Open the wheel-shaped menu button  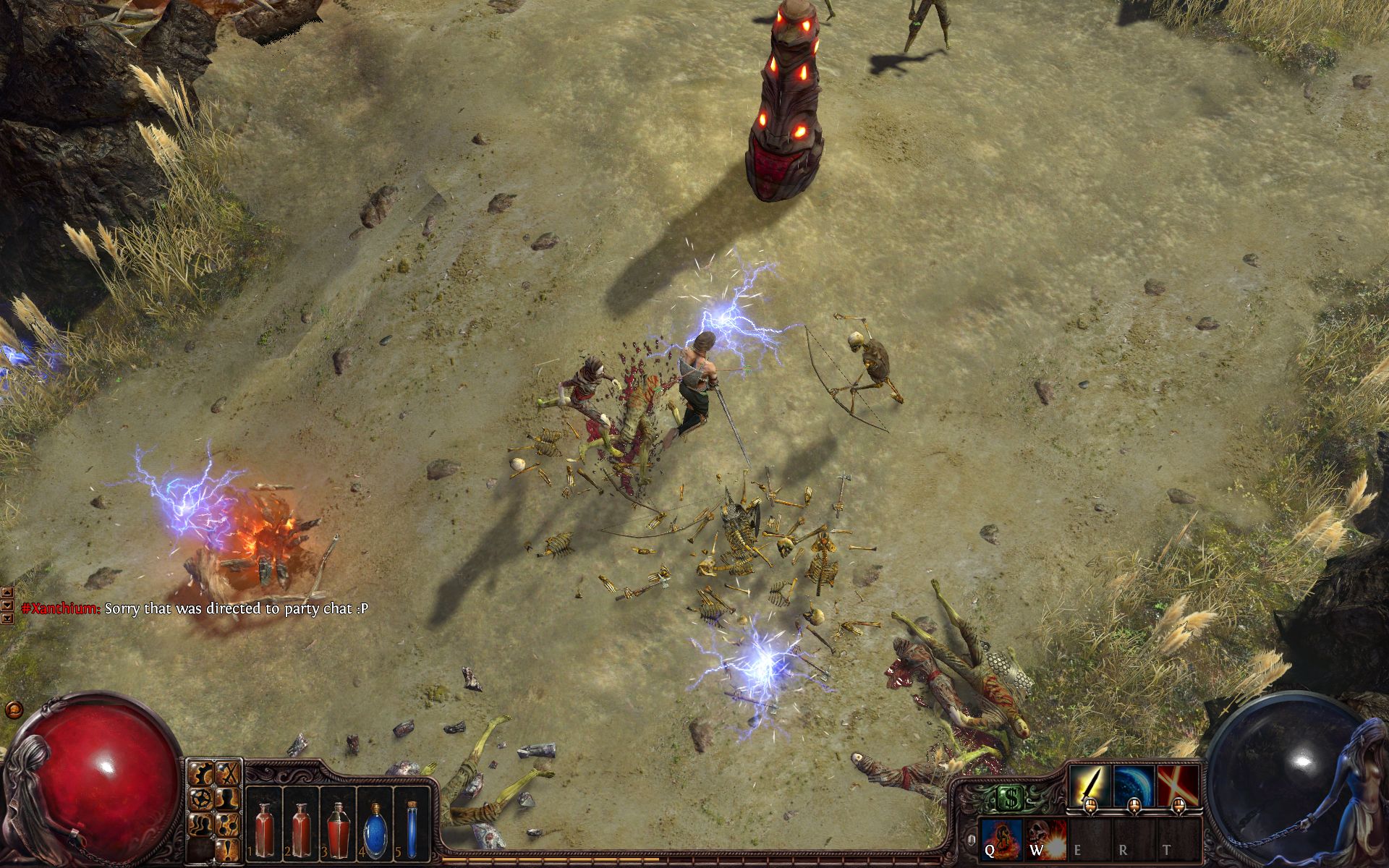(x=202, y=799)
